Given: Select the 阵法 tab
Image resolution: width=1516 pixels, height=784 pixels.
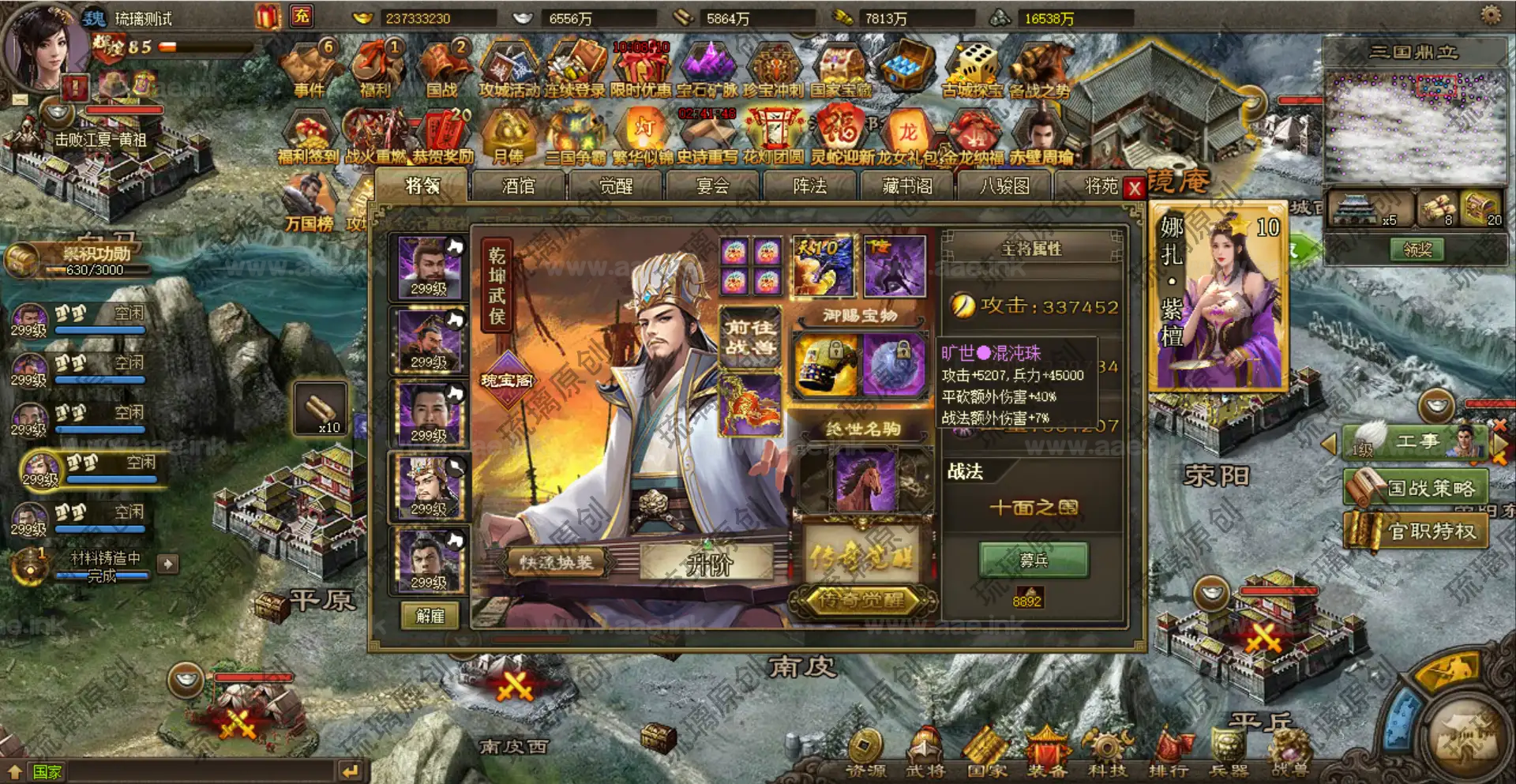Looking at the screenshot, I should click(809, 186).
